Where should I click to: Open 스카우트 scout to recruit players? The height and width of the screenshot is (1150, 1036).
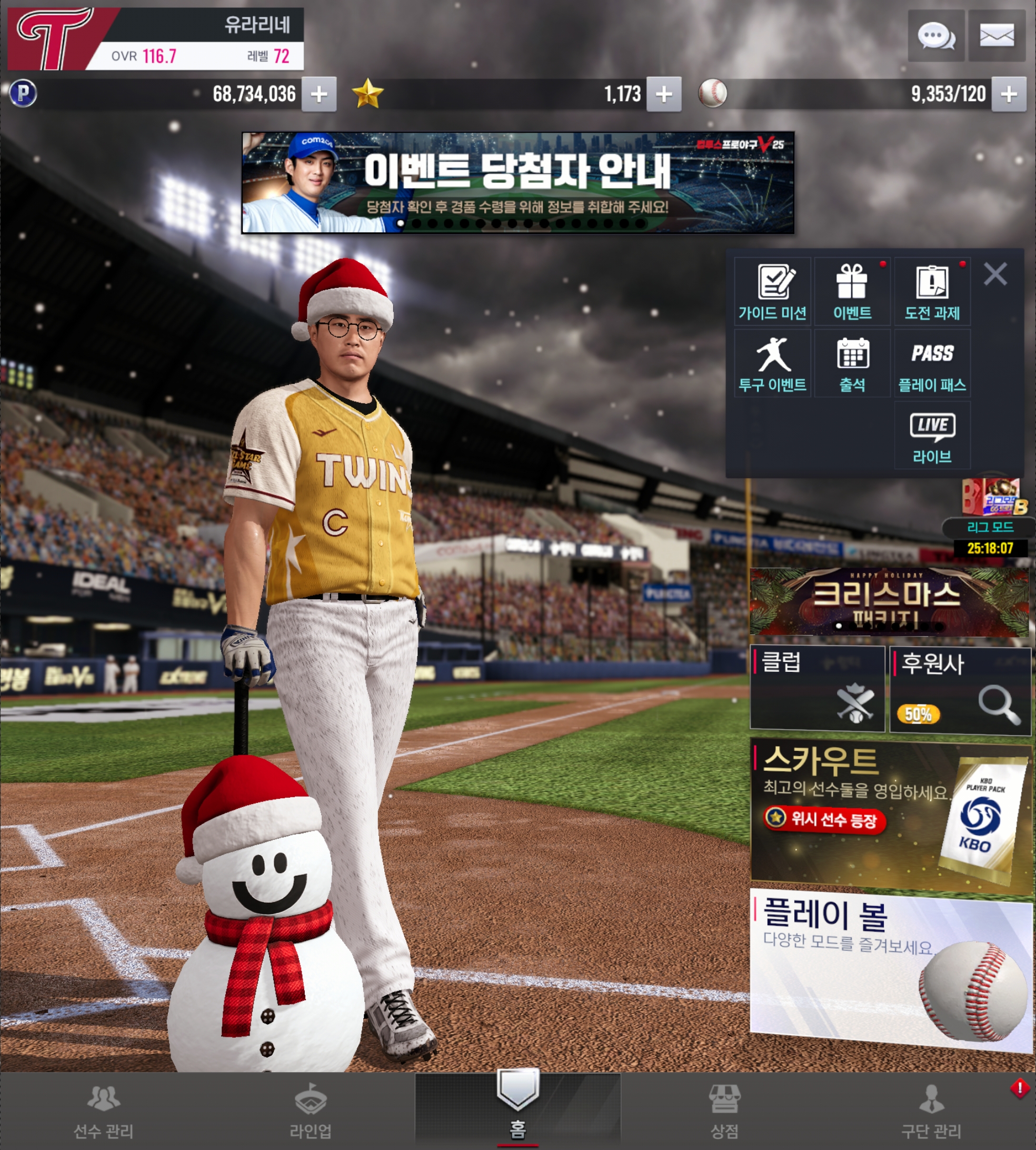pos(891,813)
